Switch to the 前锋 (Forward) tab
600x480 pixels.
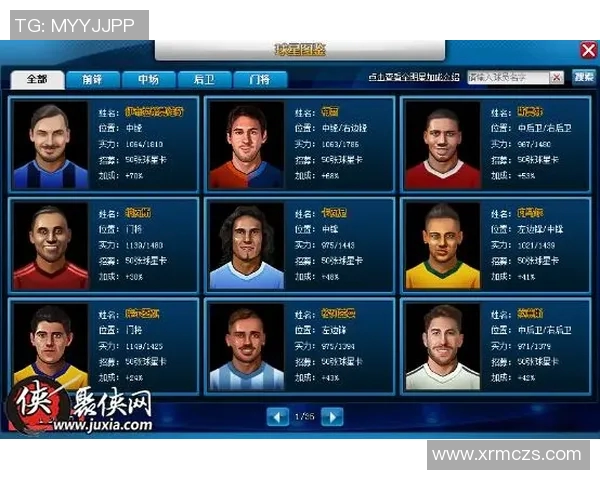coord(92,79)
